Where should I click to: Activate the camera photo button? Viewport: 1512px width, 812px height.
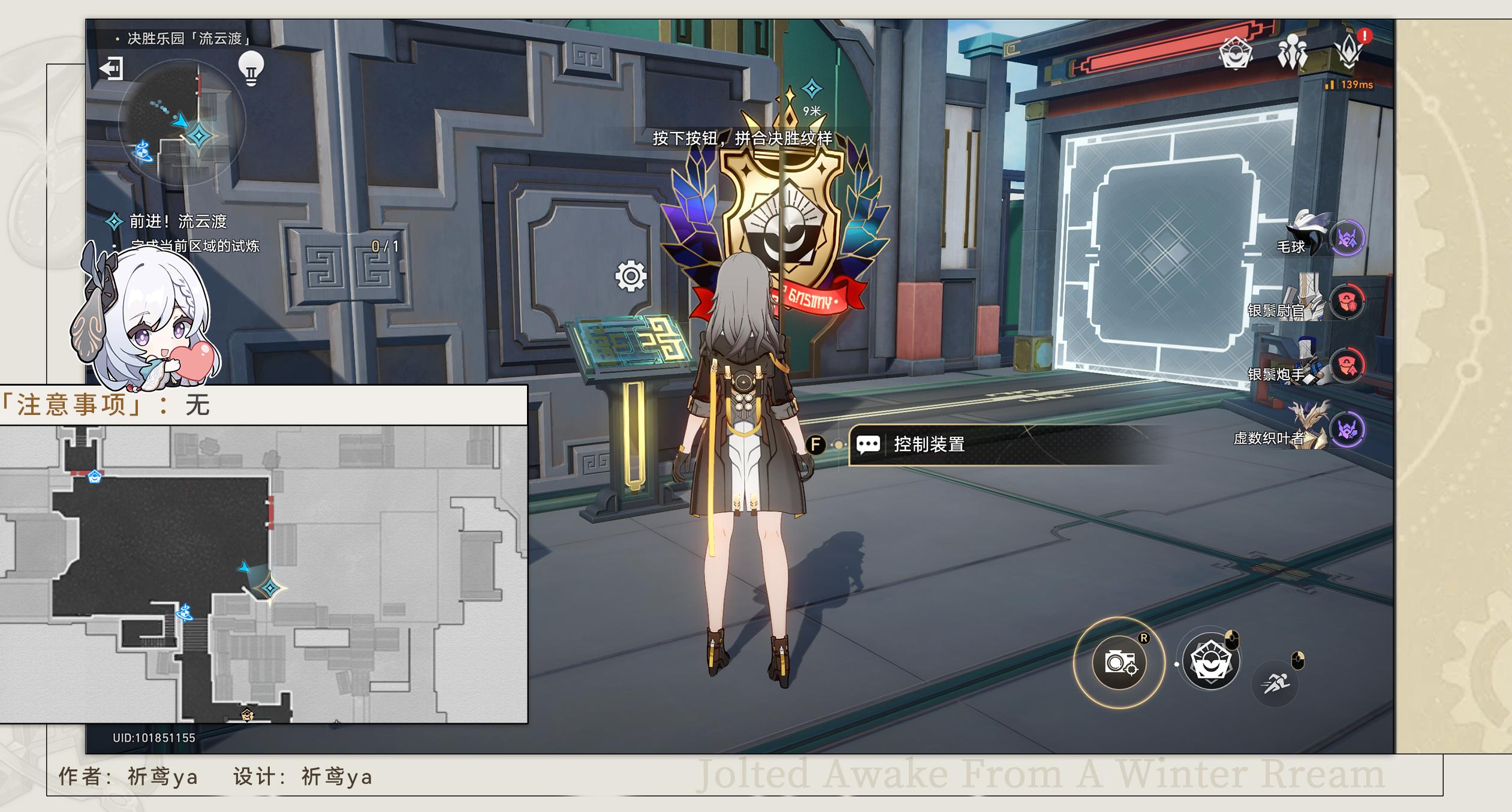(x=1119, y=663)
